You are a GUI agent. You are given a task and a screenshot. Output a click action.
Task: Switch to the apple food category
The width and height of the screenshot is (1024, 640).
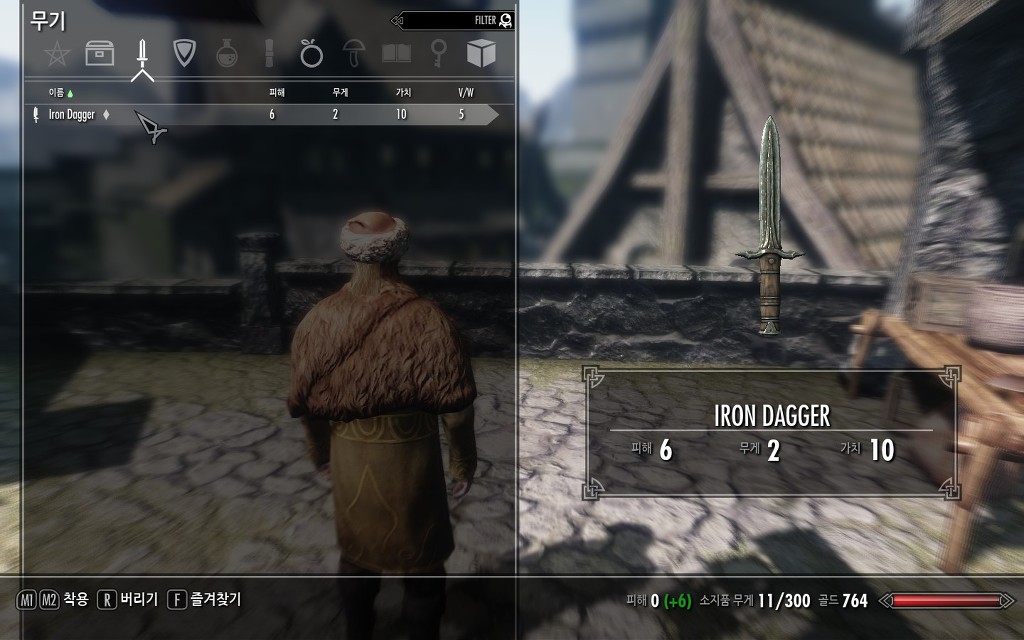point(311,53)
